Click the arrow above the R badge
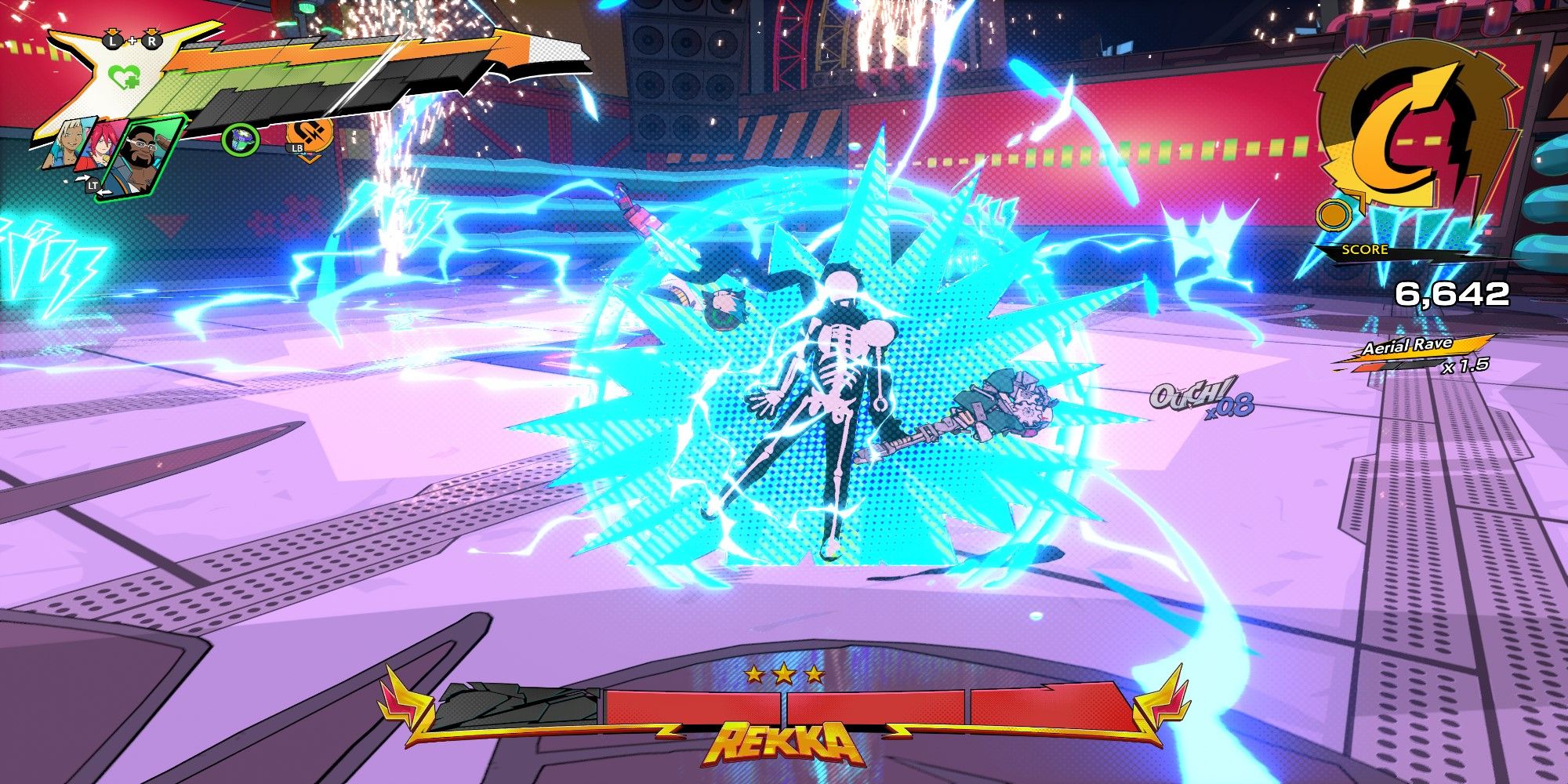This screenshot has height=784, width=1568. coord(152,31)
